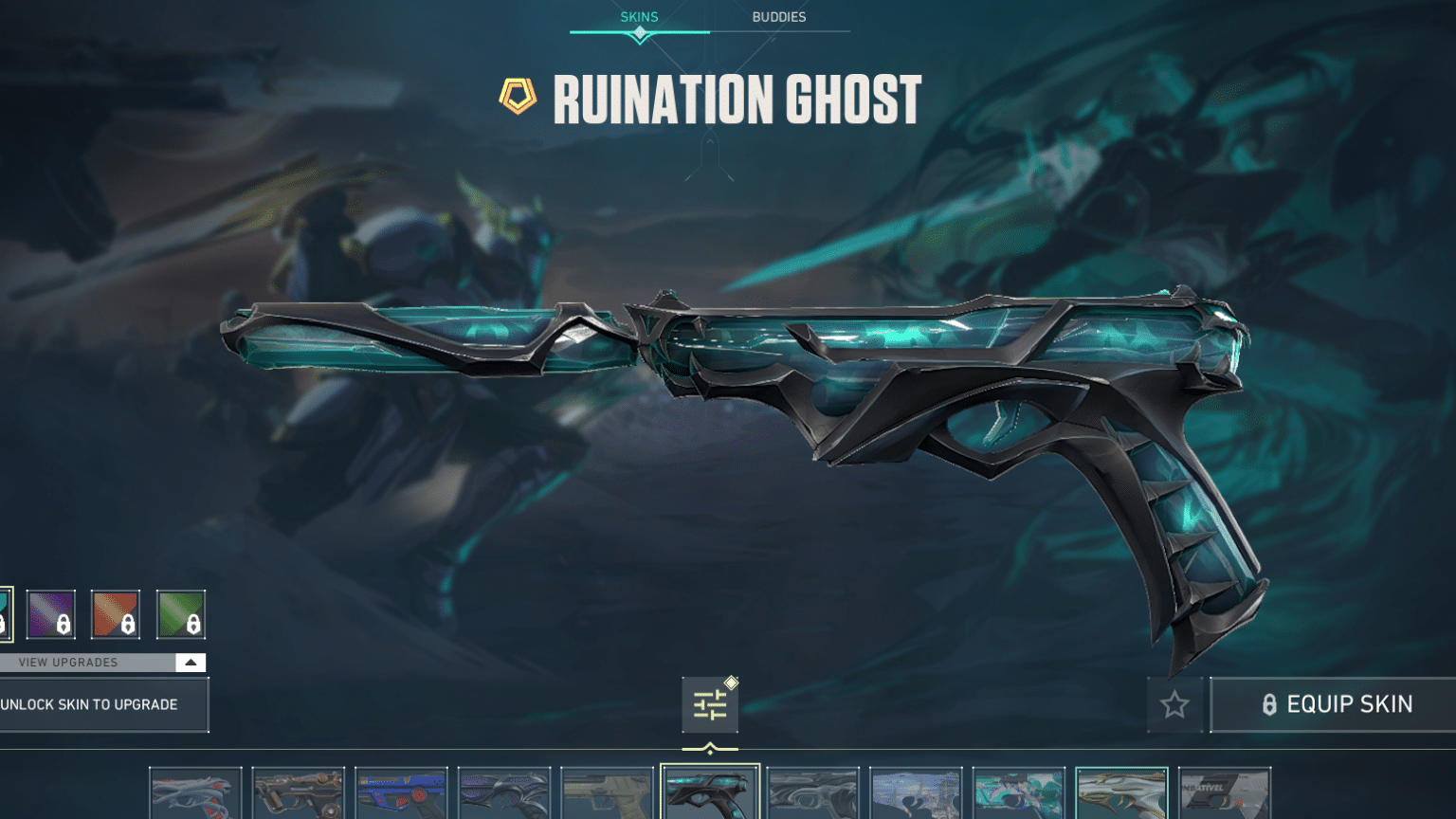1456x819 pixels.
Task: Select the equipped teal variant swatch
Action: tap(5, 613)
